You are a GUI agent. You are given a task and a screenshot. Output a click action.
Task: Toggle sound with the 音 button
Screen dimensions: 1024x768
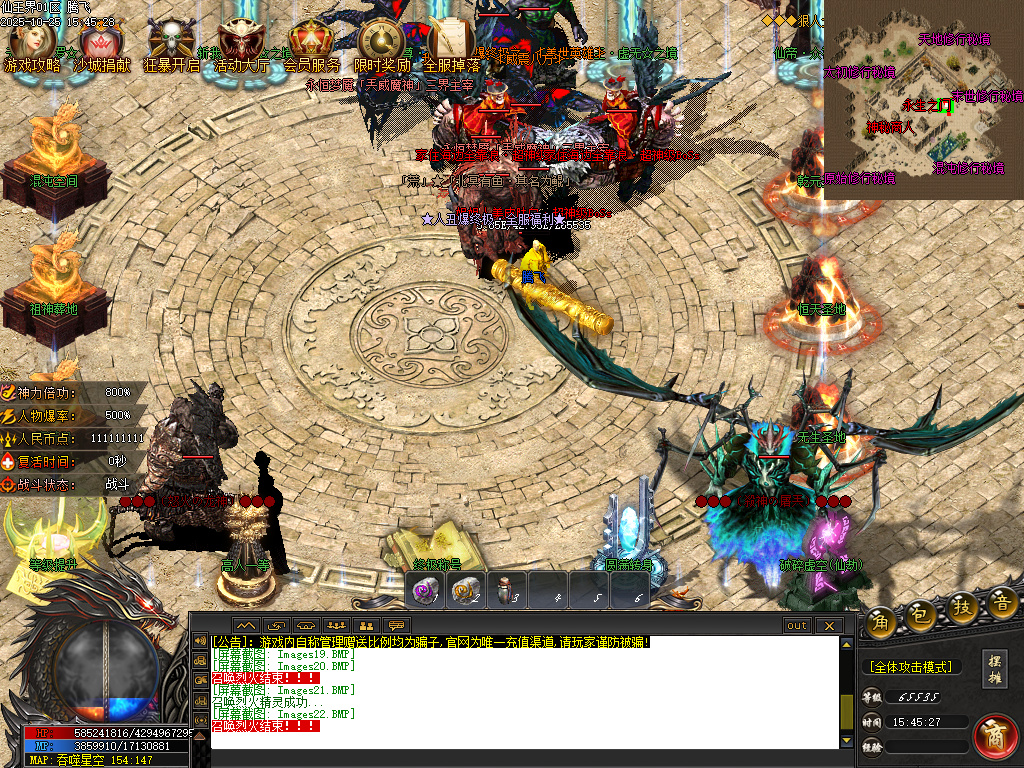[1001, 601]
